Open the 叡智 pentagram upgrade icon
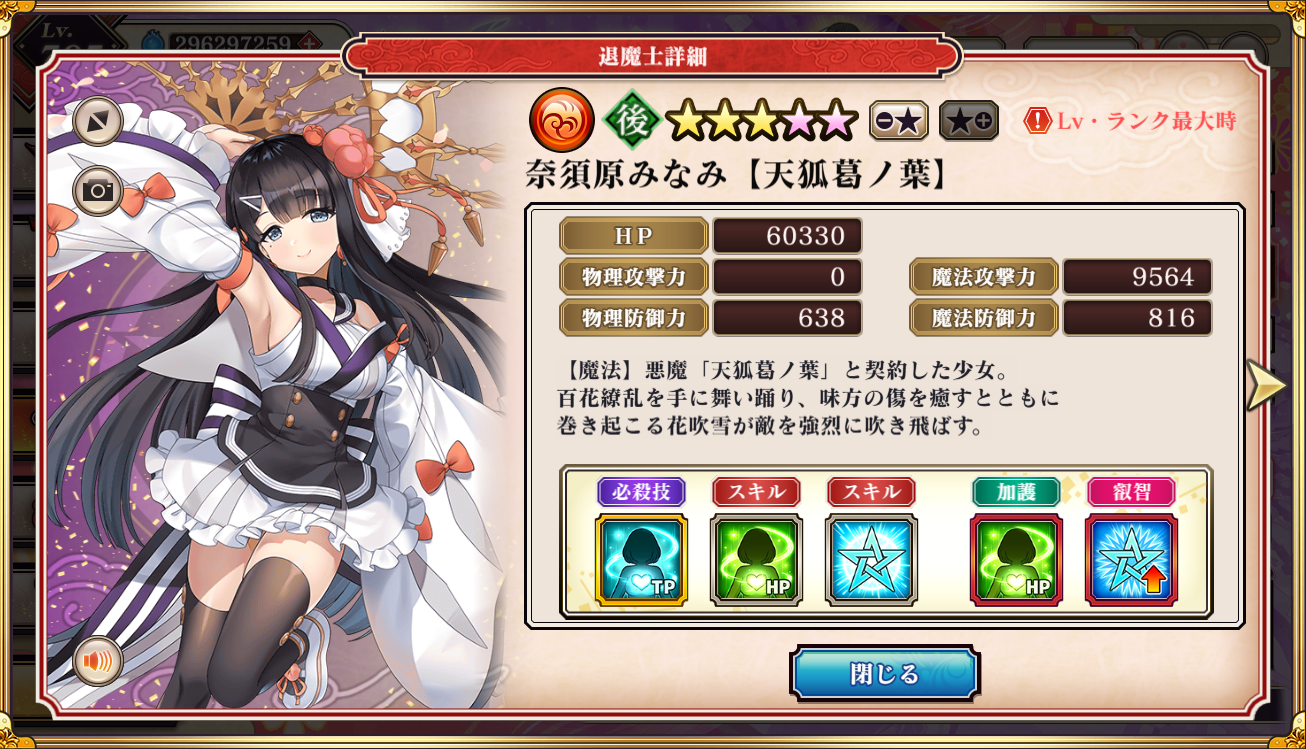The height and width of the screenshot is (749, 1306). pyautogui.click(x=1131, y=560)
